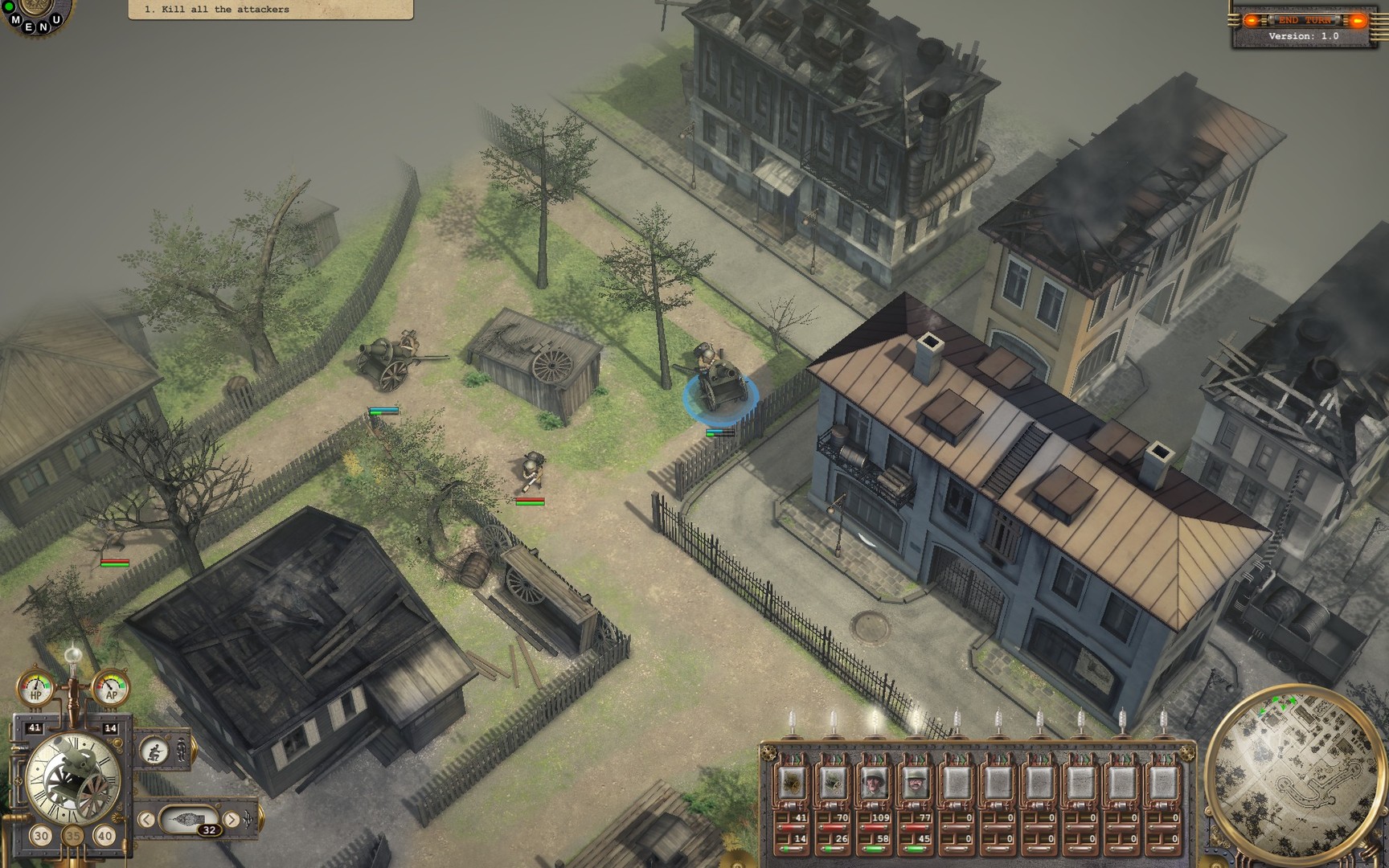Select the helmeted soldier portrait in slot three
Screen dimensions: 1389x868
click(x=875, y=783)
